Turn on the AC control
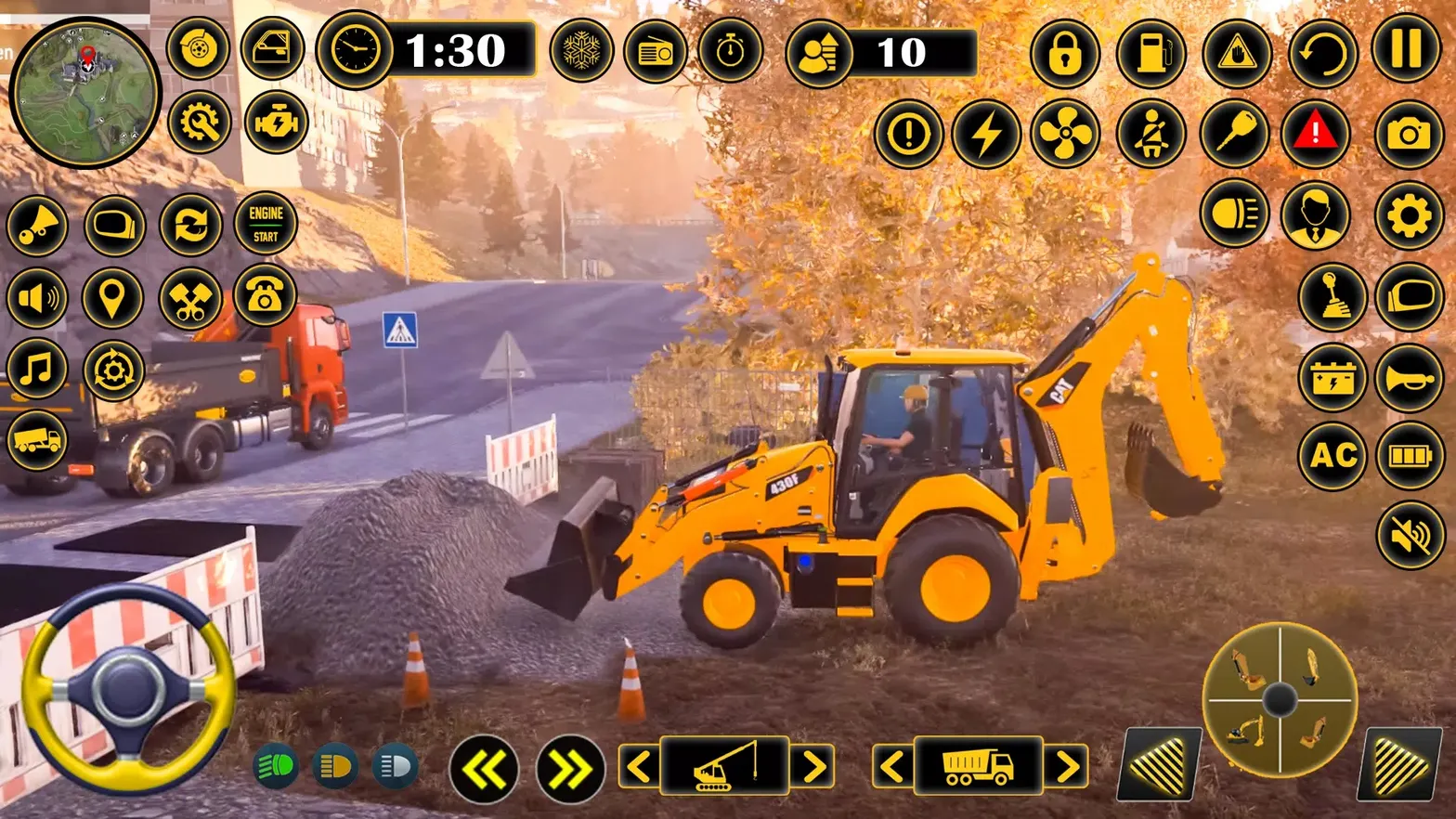 [x=1332, y=455]
